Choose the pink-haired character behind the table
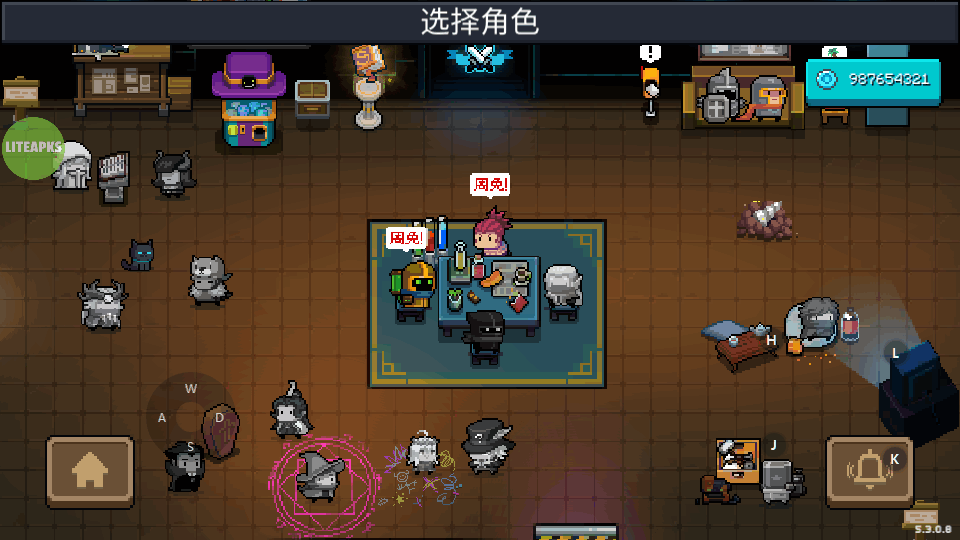 (491, 234)
